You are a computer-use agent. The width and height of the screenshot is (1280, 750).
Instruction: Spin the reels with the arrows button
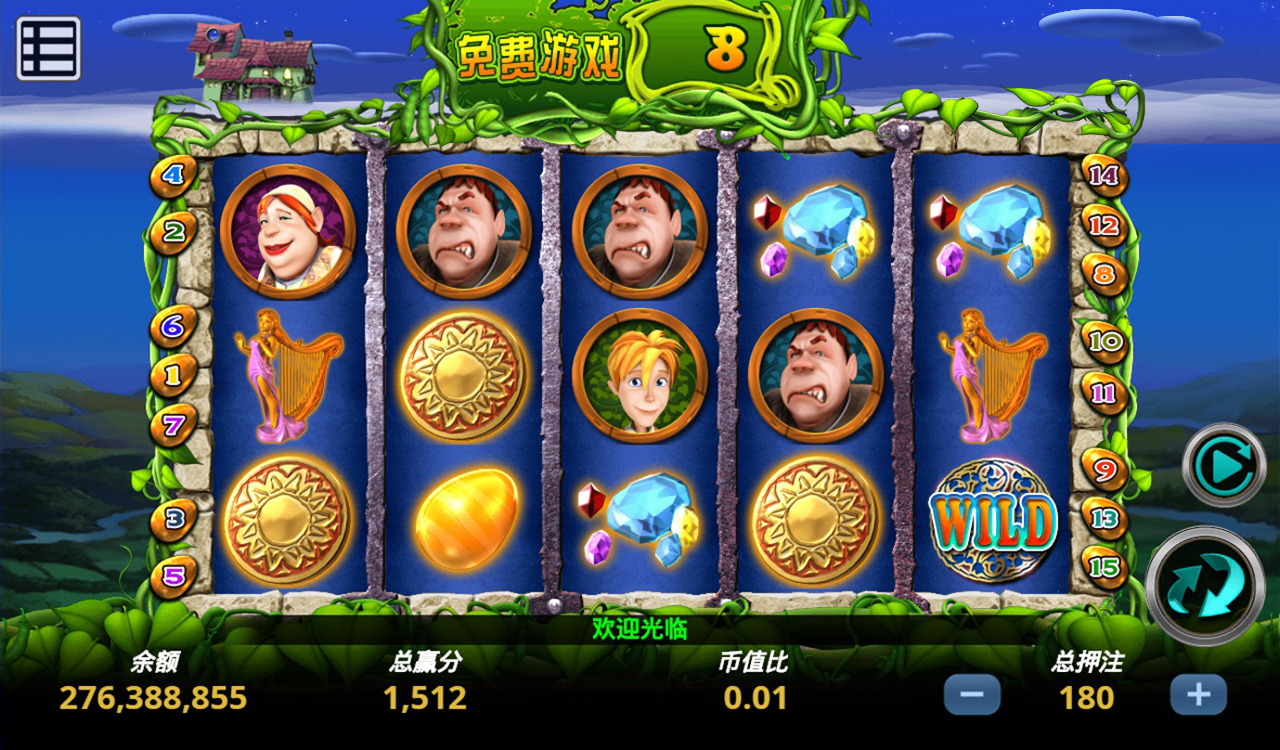1203,585
